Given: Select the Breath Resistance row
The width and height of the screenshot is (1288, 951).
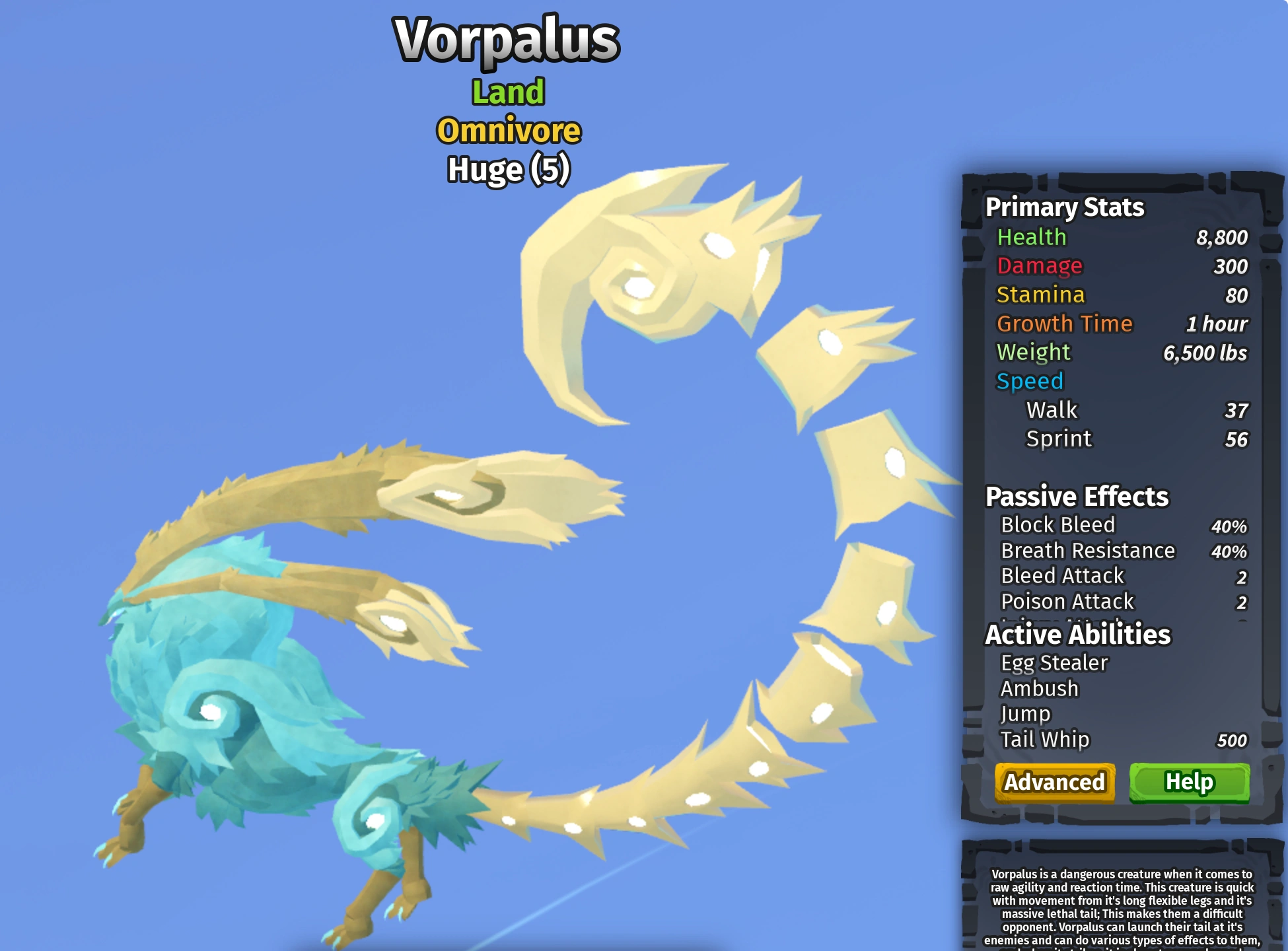Looking at the screenshot, I should click(x=1088, y=550).
